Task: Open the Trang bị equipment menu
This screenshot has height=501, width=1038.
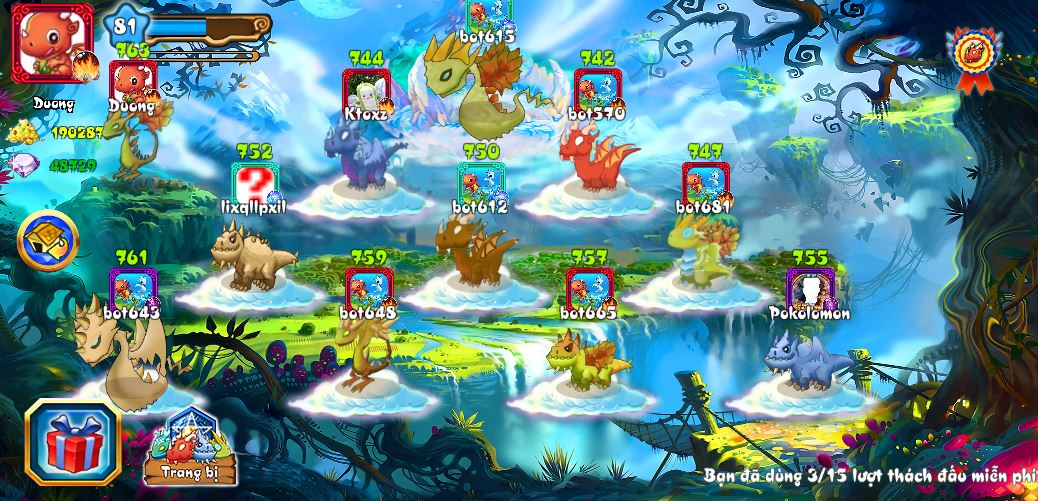Action: (x=190, y=447)
